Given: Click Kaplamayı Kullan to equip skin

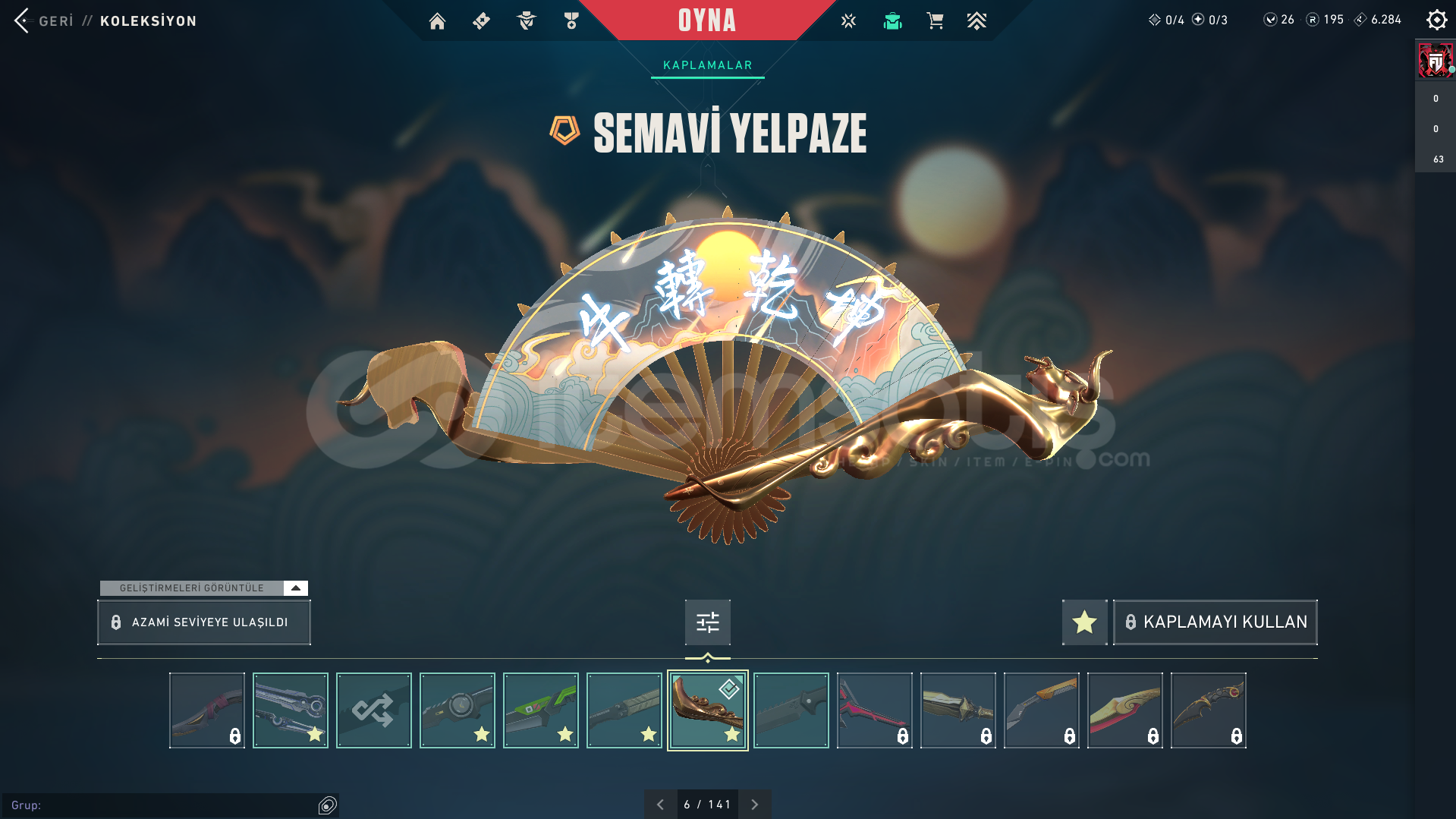Looking at the screenshot, I should pyautogui.click(x=1215, y=622).
